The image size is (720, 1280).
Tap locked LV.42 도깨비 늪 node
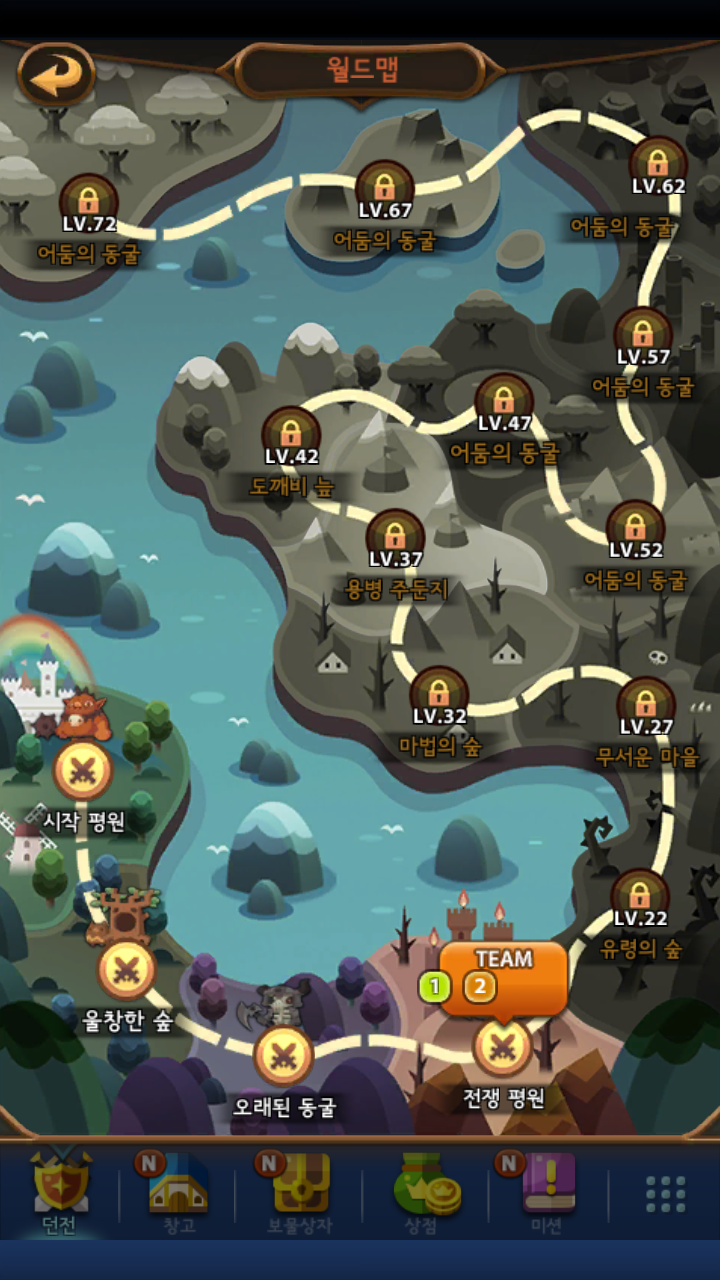291,435
